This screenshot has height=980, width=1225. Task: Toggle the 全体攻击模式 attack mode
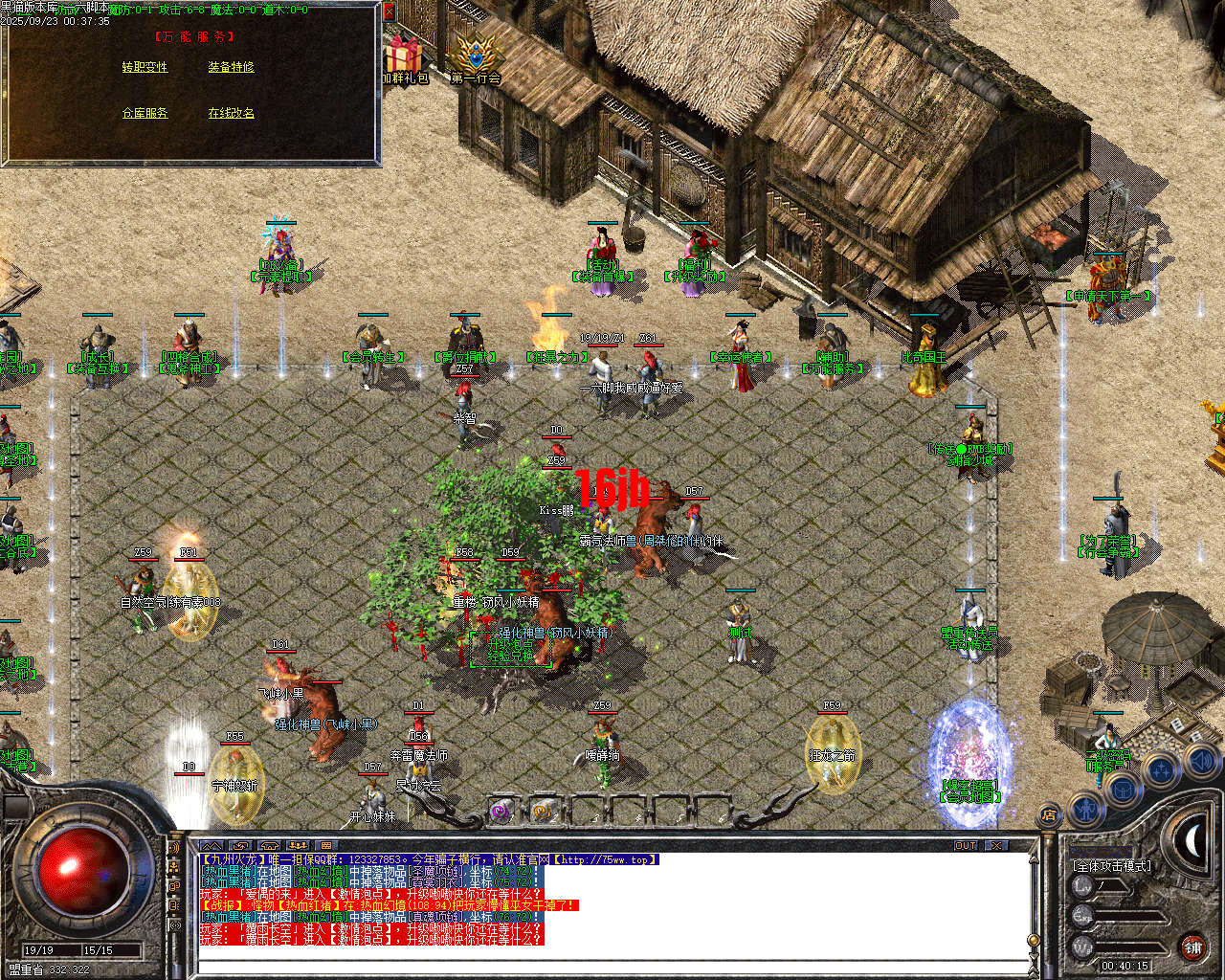pyautogui.click(x=1113, y=865)
